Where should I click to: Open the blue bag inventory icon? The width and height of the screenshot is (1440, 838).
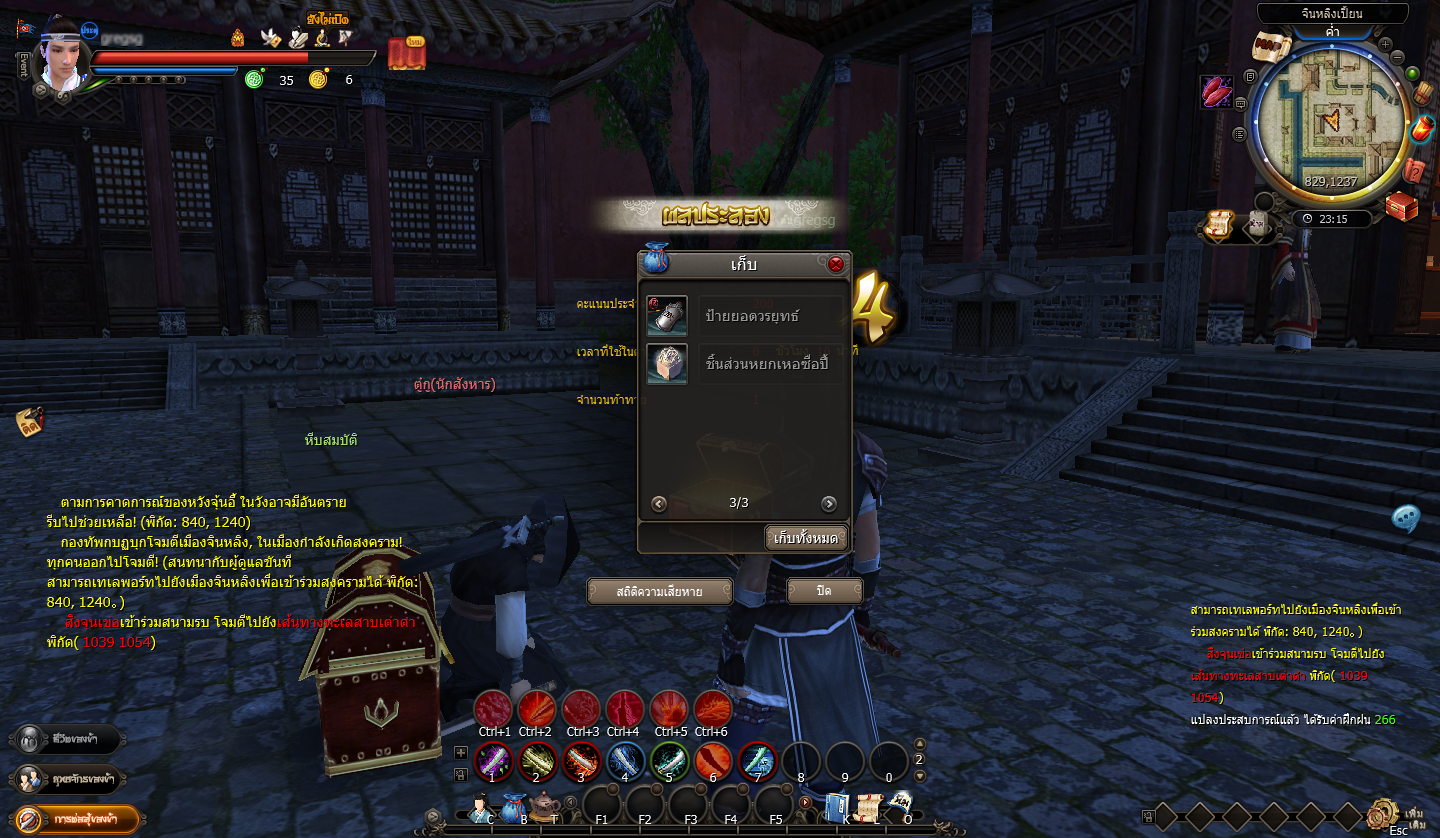coord(514,807)
